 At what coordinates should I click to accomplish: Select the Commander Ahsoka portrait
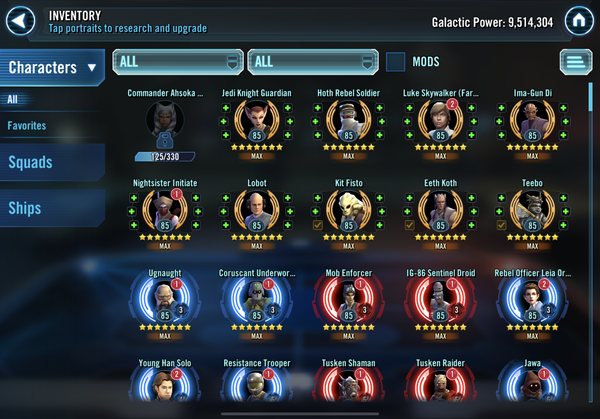(165, 124)
